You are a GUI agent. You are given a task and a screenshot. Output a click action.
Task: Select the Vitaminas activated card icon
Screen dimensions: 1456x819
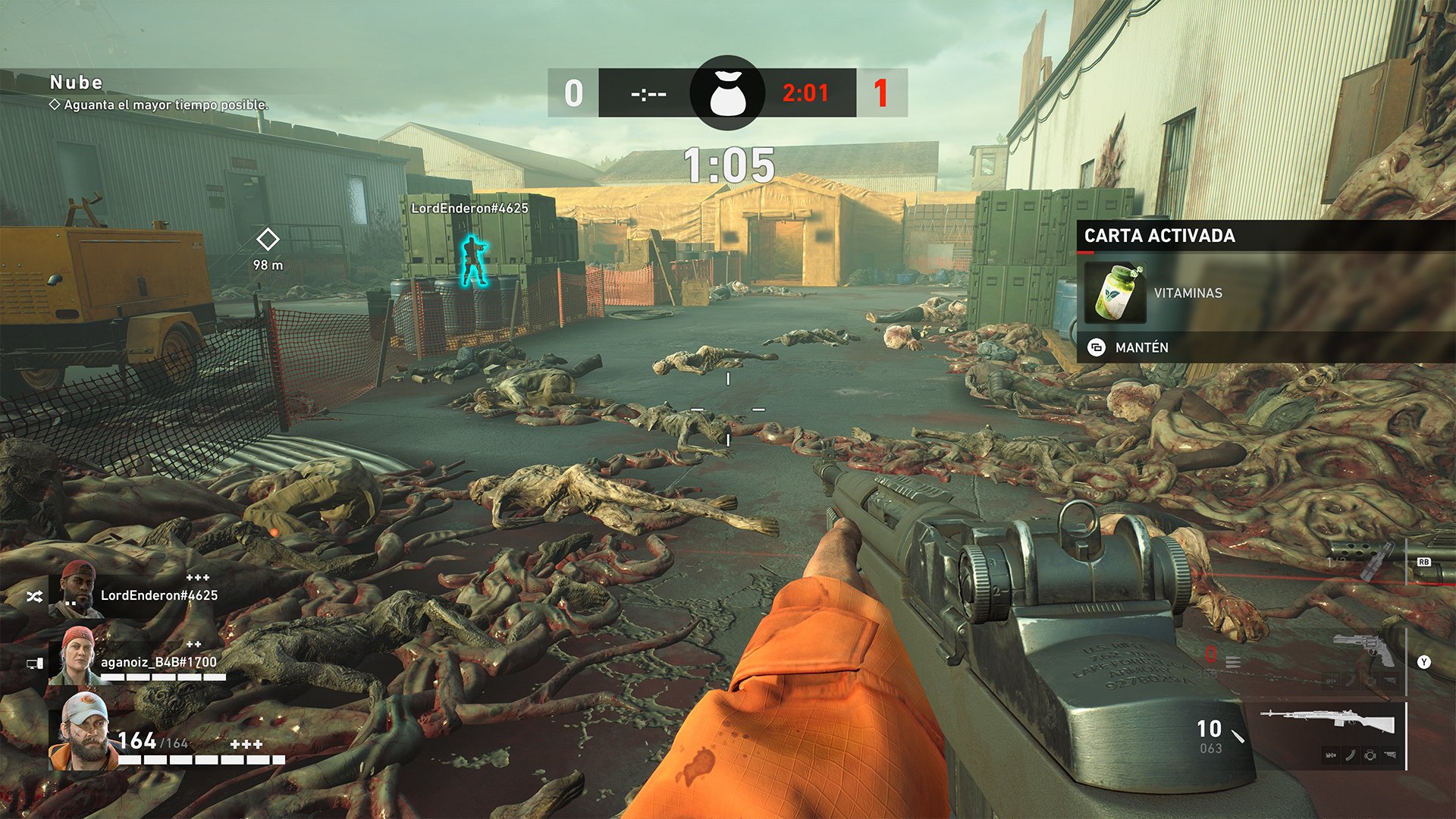(x=1115, y=293)
